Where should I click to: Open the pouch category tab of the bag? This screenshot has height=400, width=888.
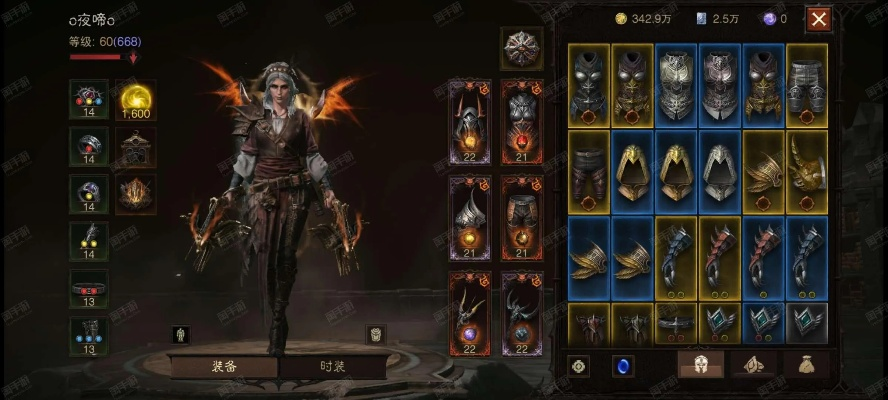tap(805, 366)
